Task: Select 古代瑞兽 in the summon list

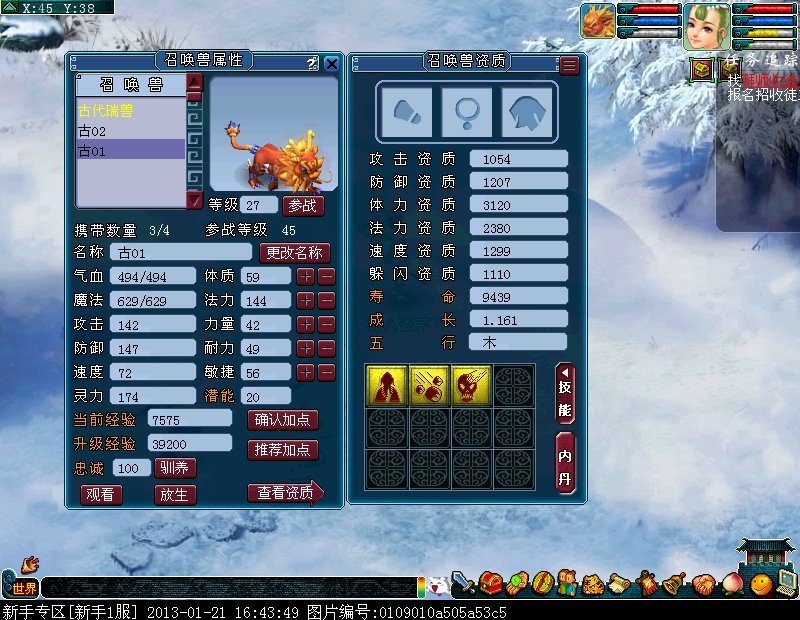Action: [106, 110]
